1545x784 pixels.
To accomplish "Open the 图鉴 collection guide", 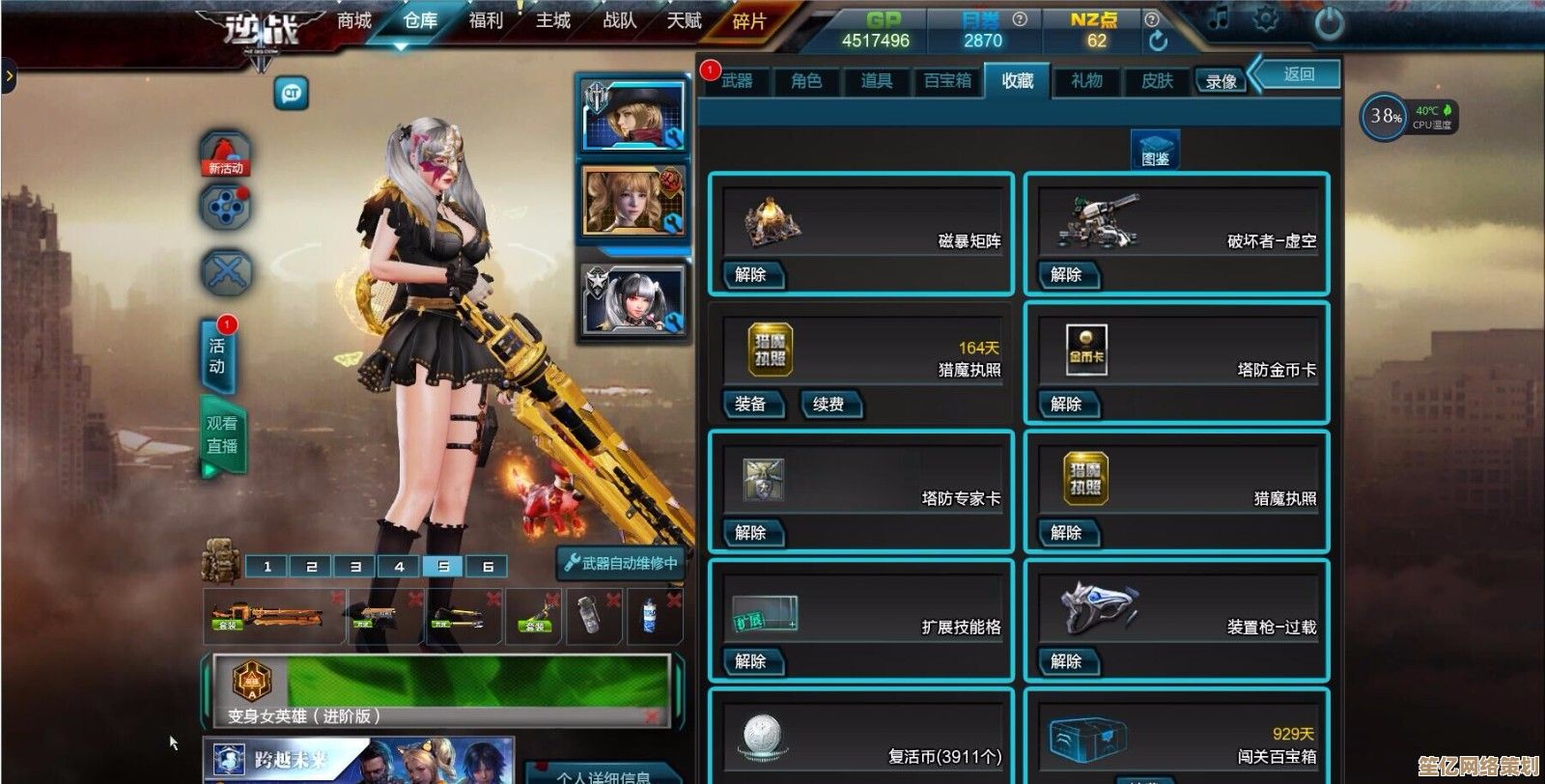I will click(x=1155, y=150).
